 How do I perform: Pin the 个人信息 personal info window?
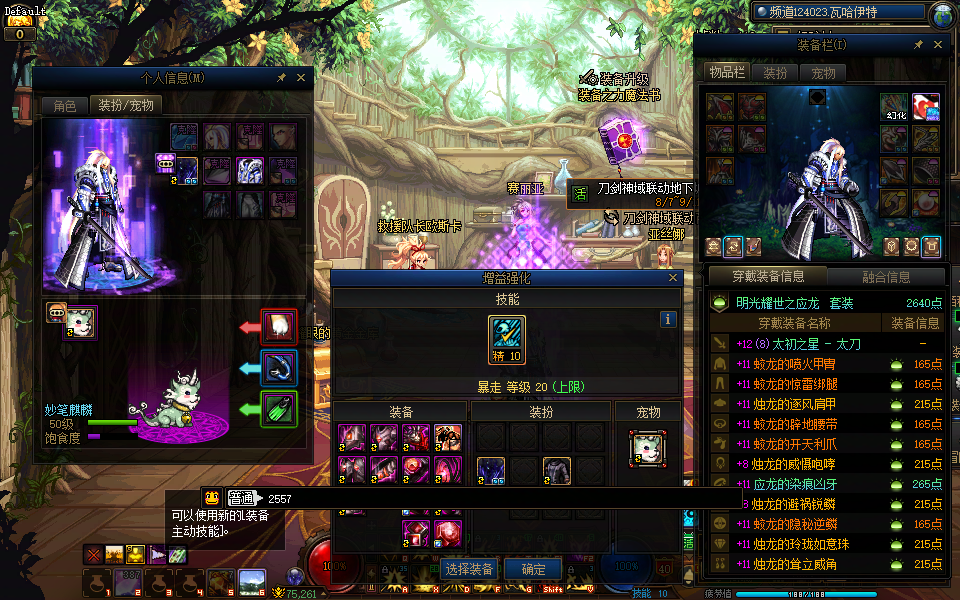click(282, 77)
